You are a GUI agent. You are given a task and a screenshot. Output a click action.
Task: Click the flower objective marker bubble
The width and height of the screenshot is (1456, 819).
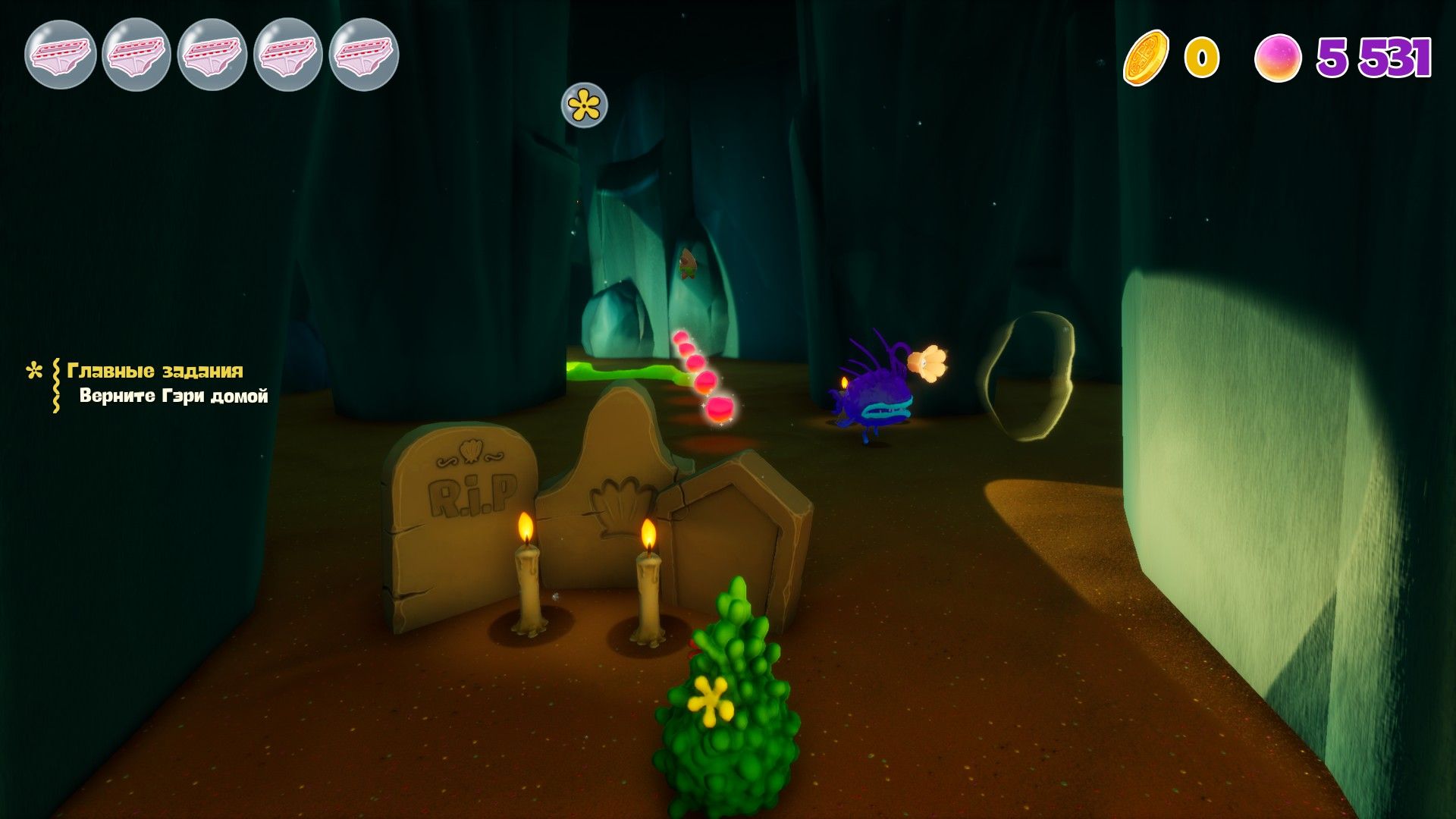coord(584,105)
